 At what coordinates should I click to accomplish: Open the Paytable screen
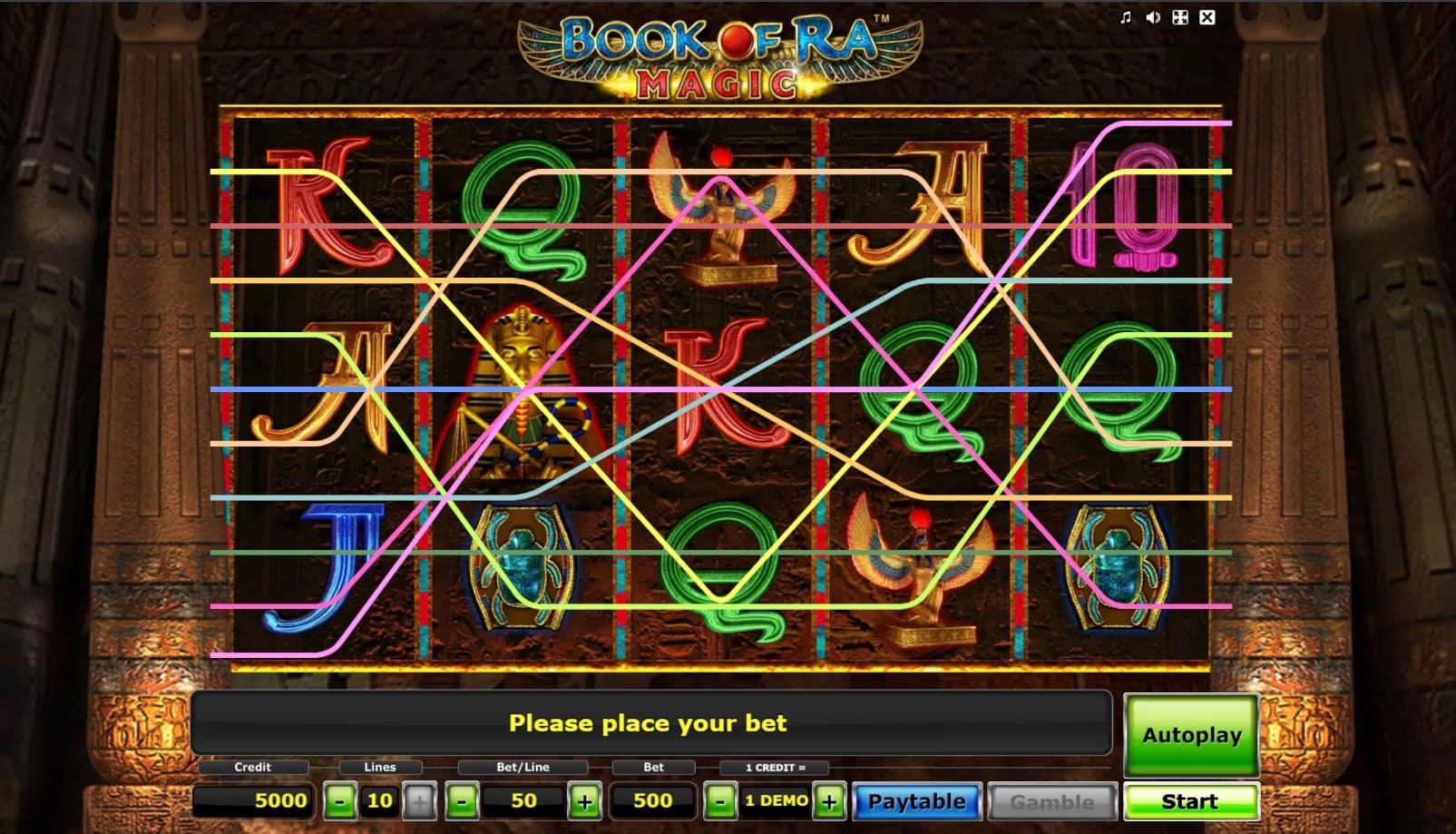917,800
